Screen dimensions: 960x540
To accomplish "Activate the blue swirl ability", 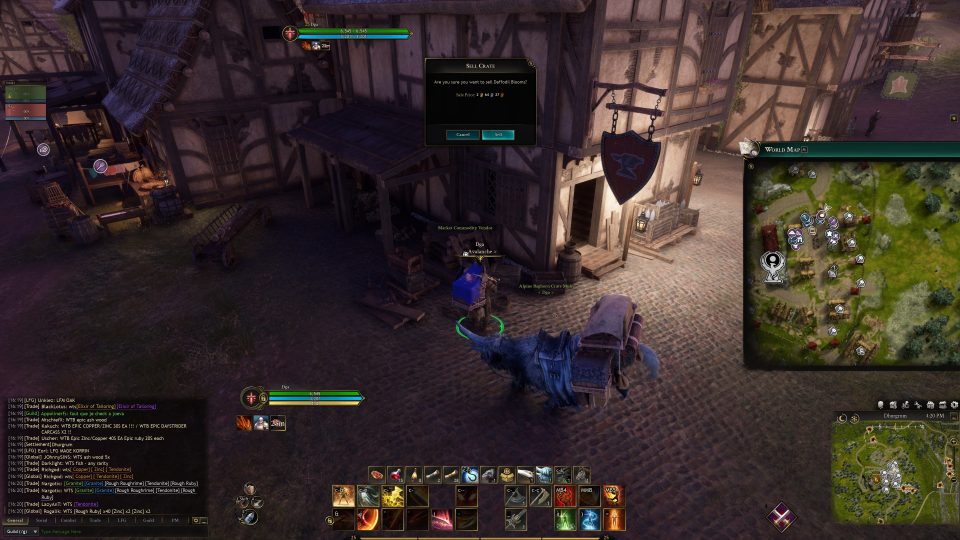I will pyautogui.click(x=589, y=519).
